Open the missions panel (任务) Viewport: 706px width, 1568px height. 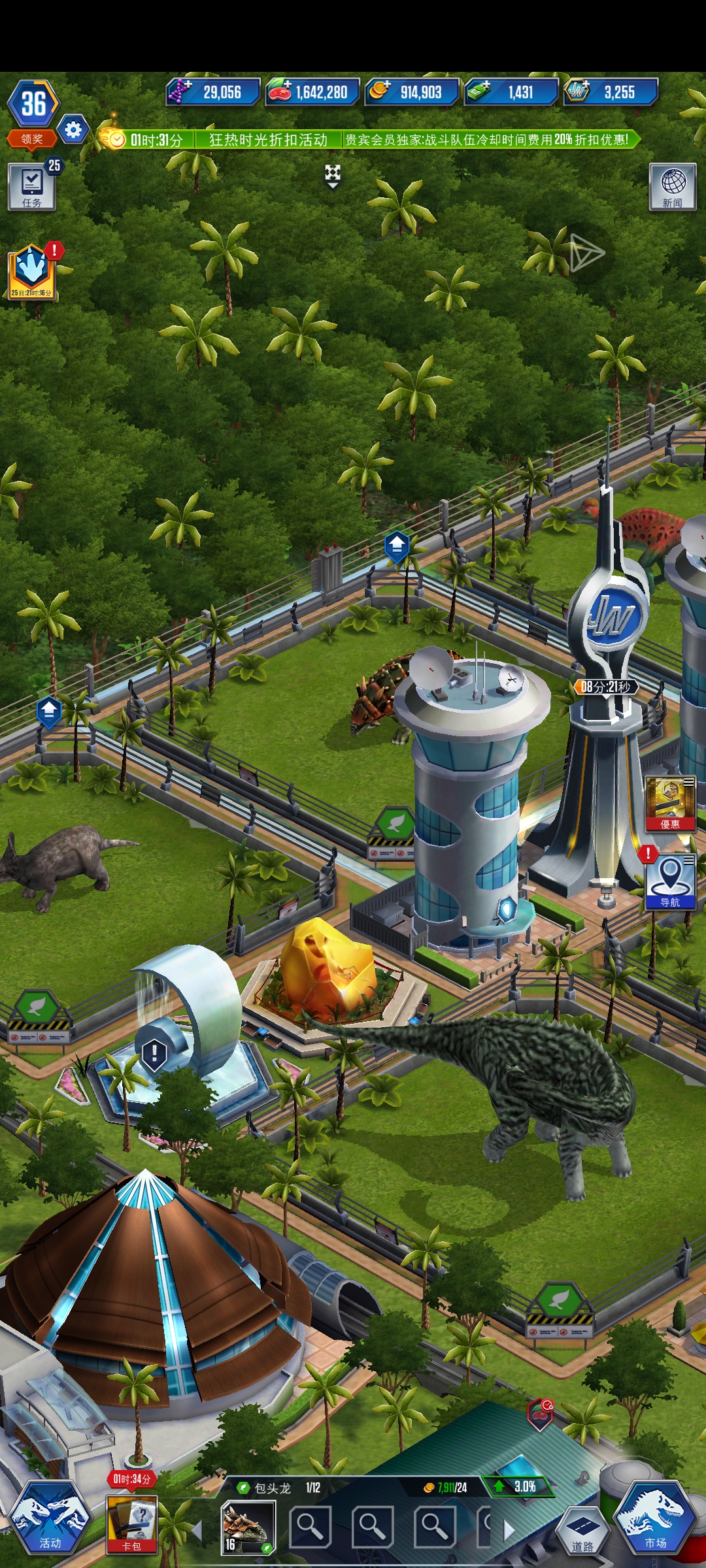coord(31,187)
